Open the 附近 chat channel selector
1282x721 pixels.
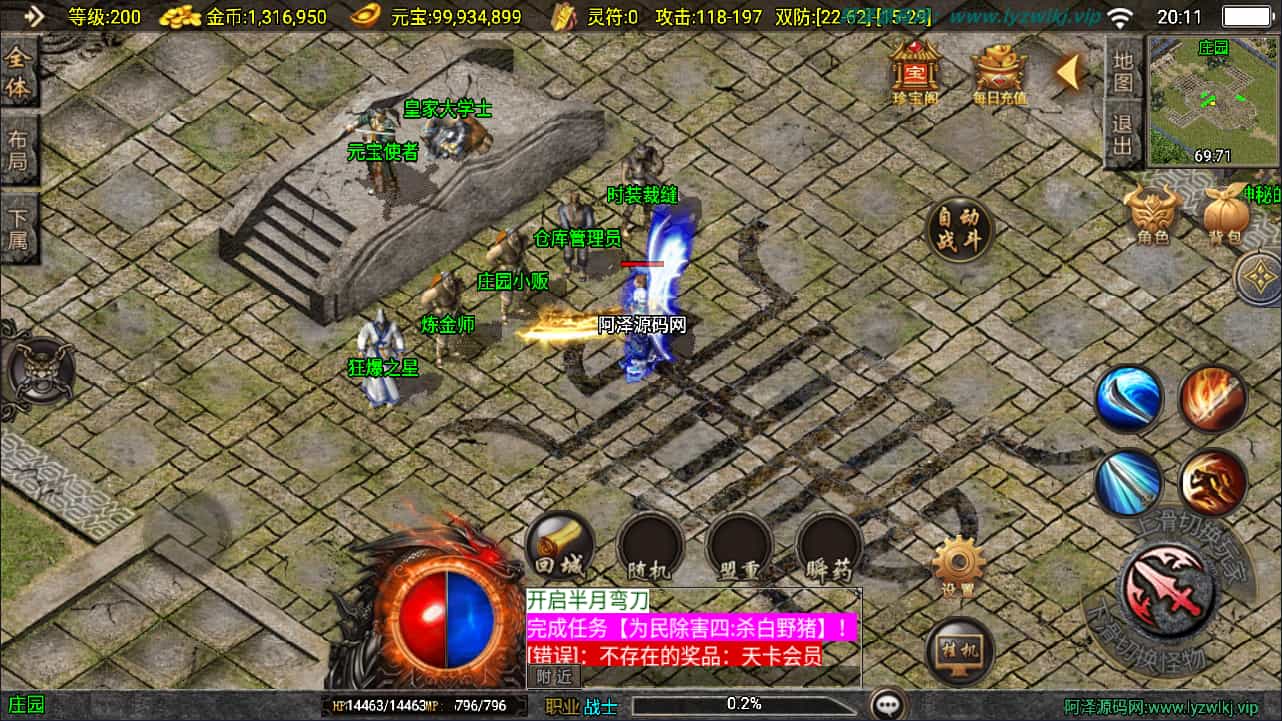553,677
